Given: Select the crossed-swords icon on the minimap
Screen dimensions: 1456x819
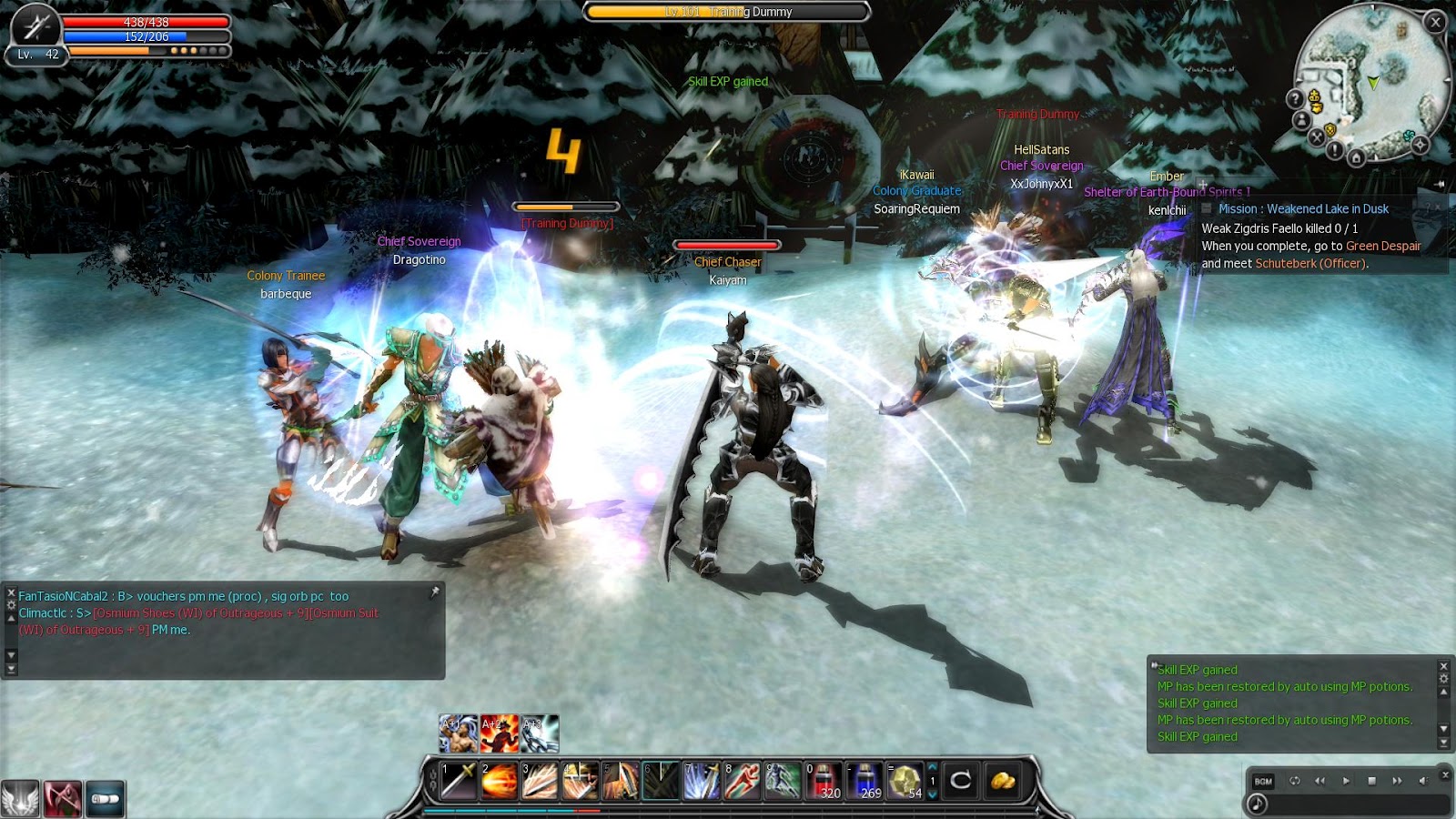Looking at the screenshot, I should coord(1318,137).
